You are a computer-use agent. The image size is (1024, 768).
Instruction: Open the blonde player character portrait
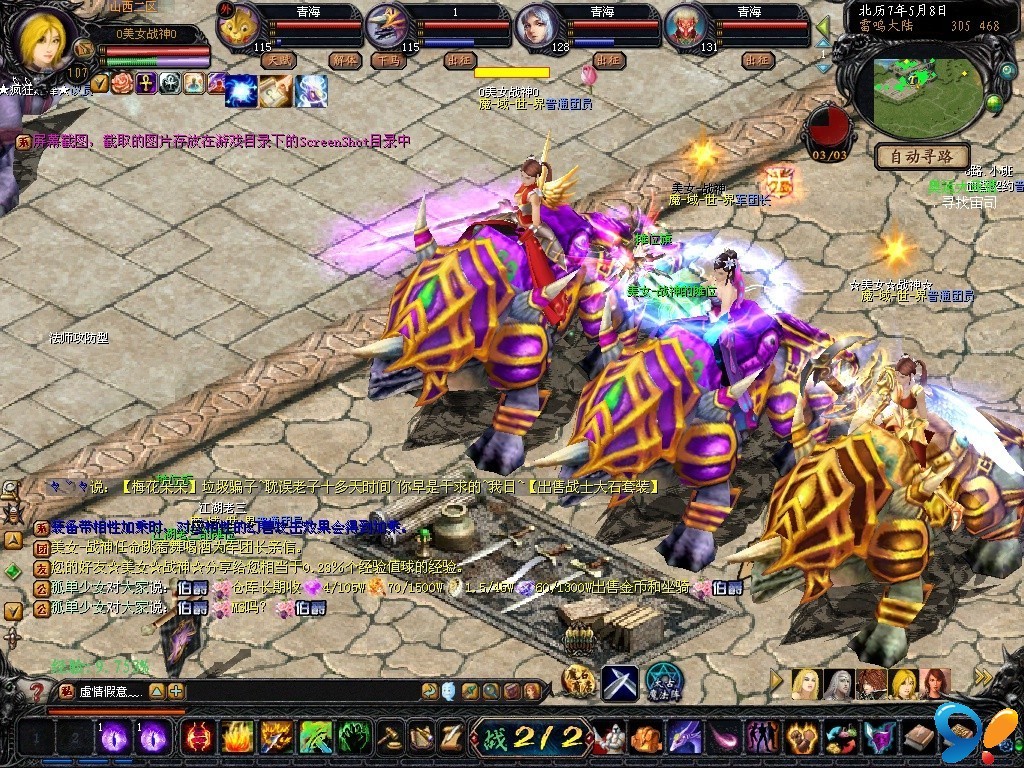point(42,38)
